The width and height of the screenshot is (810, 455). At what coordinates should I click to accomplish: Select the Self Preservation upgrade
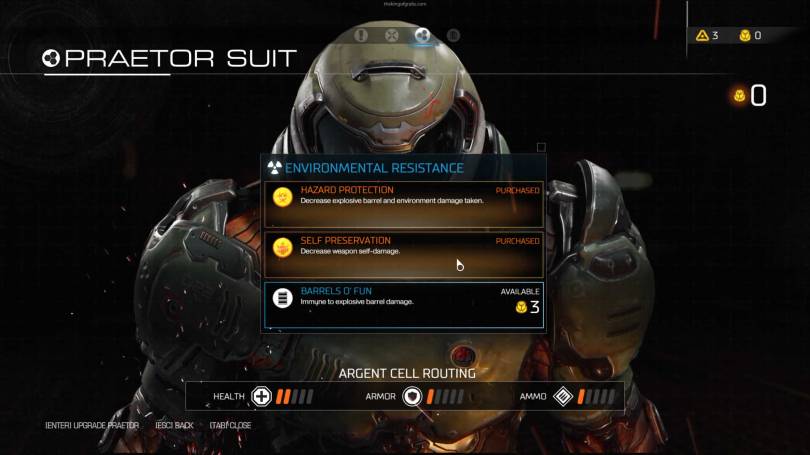coord(403,254)
